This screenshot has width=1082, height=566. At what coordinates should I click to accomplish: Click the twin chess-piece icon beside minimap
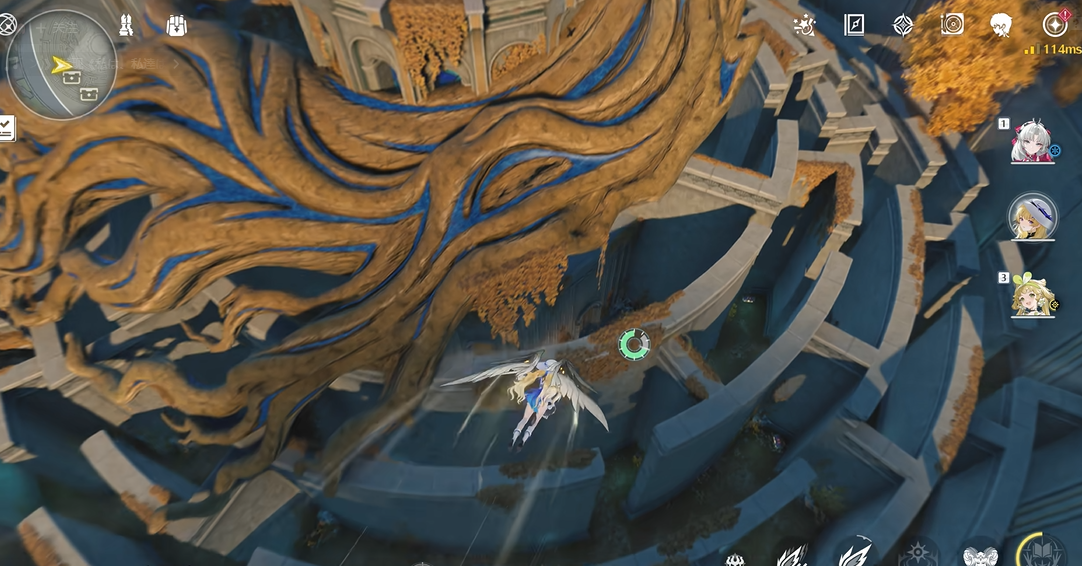[127, 25]
